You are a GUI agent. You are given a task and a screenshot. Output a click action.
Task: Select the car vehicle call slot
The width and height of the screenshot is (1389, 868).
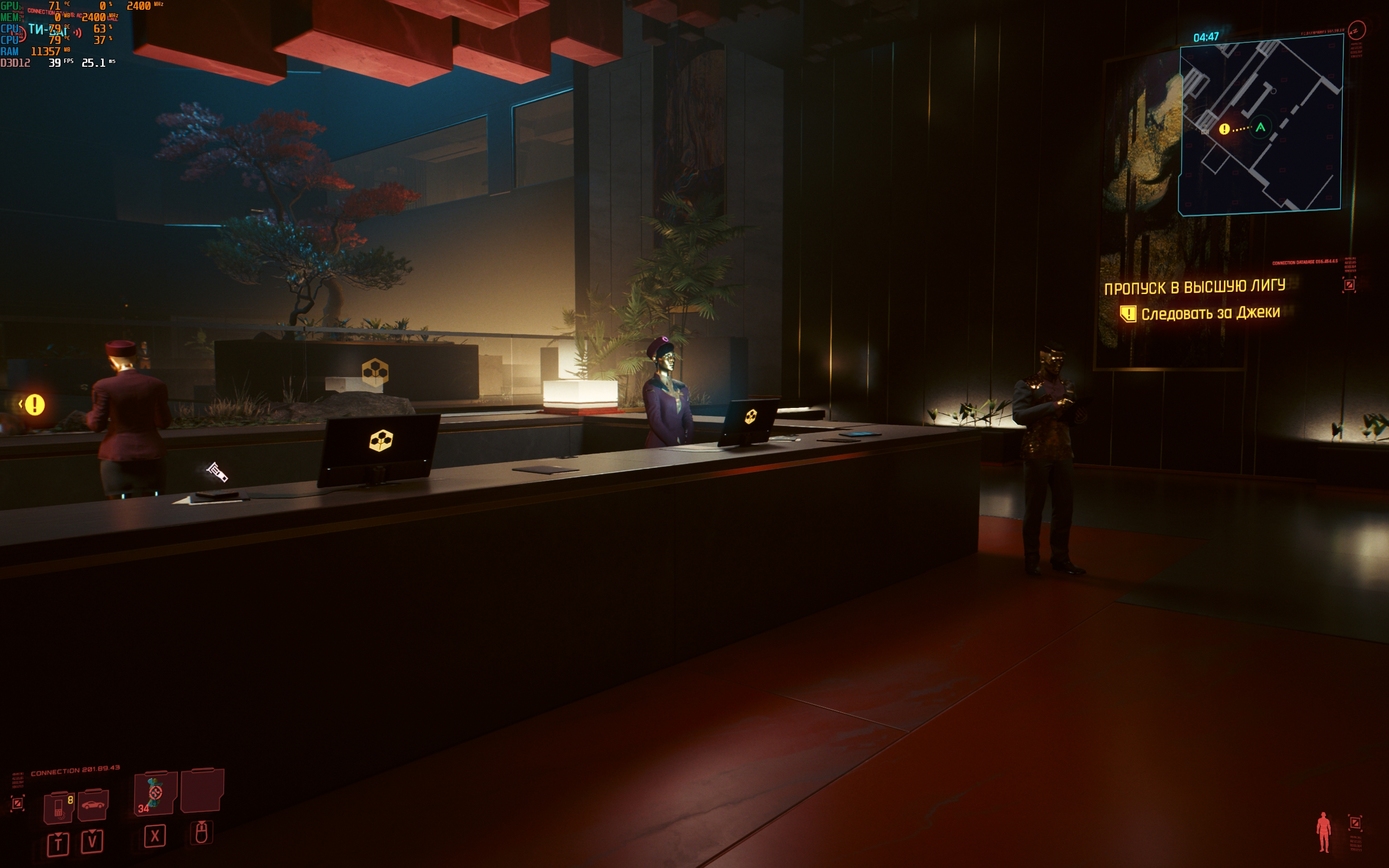tap(93, 806)
